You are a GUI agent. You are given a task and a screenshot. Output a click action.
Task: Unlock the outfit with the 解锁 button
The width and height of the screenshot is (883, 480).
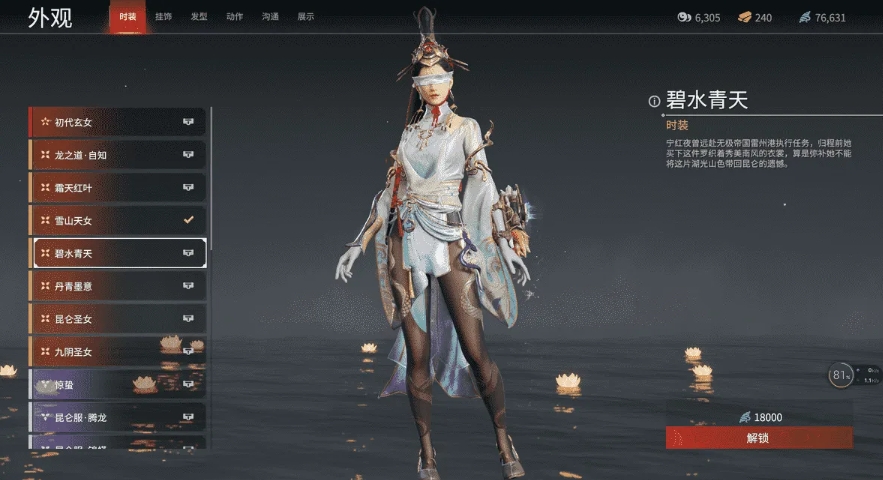tap(759, 438)
